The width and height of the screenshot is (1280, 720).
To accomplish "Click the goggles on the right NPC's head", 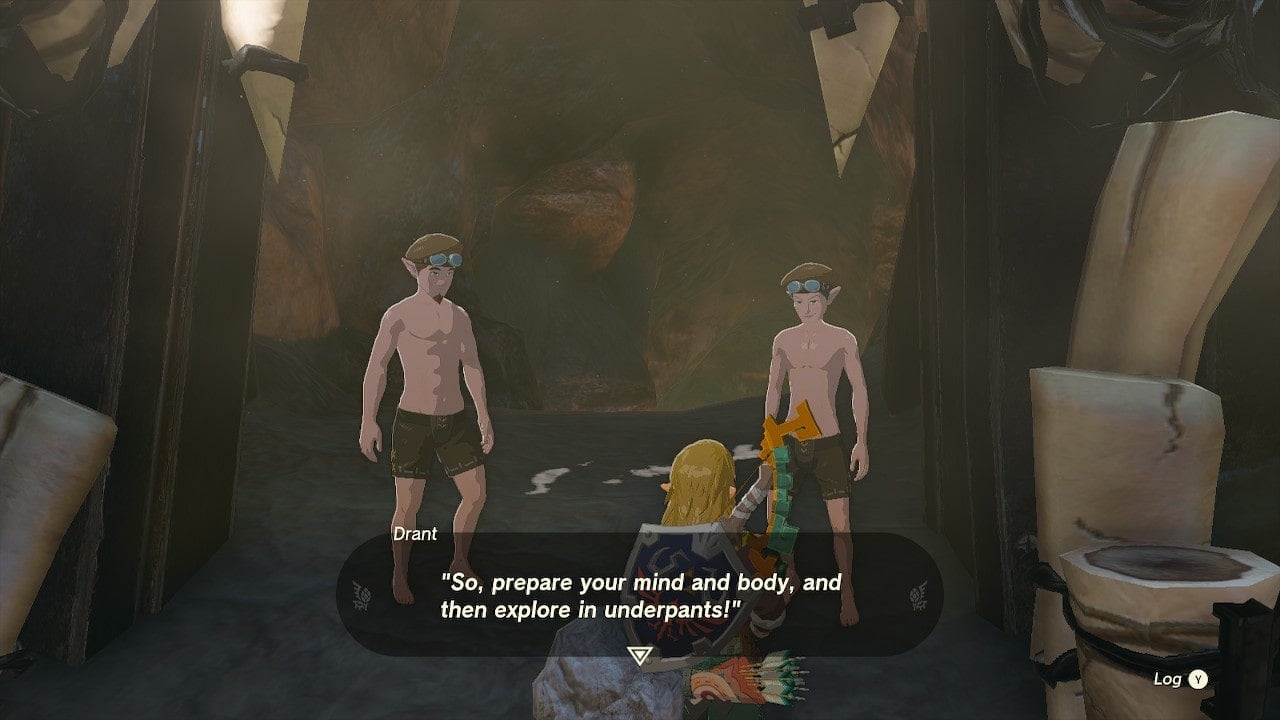I will 802,284.
